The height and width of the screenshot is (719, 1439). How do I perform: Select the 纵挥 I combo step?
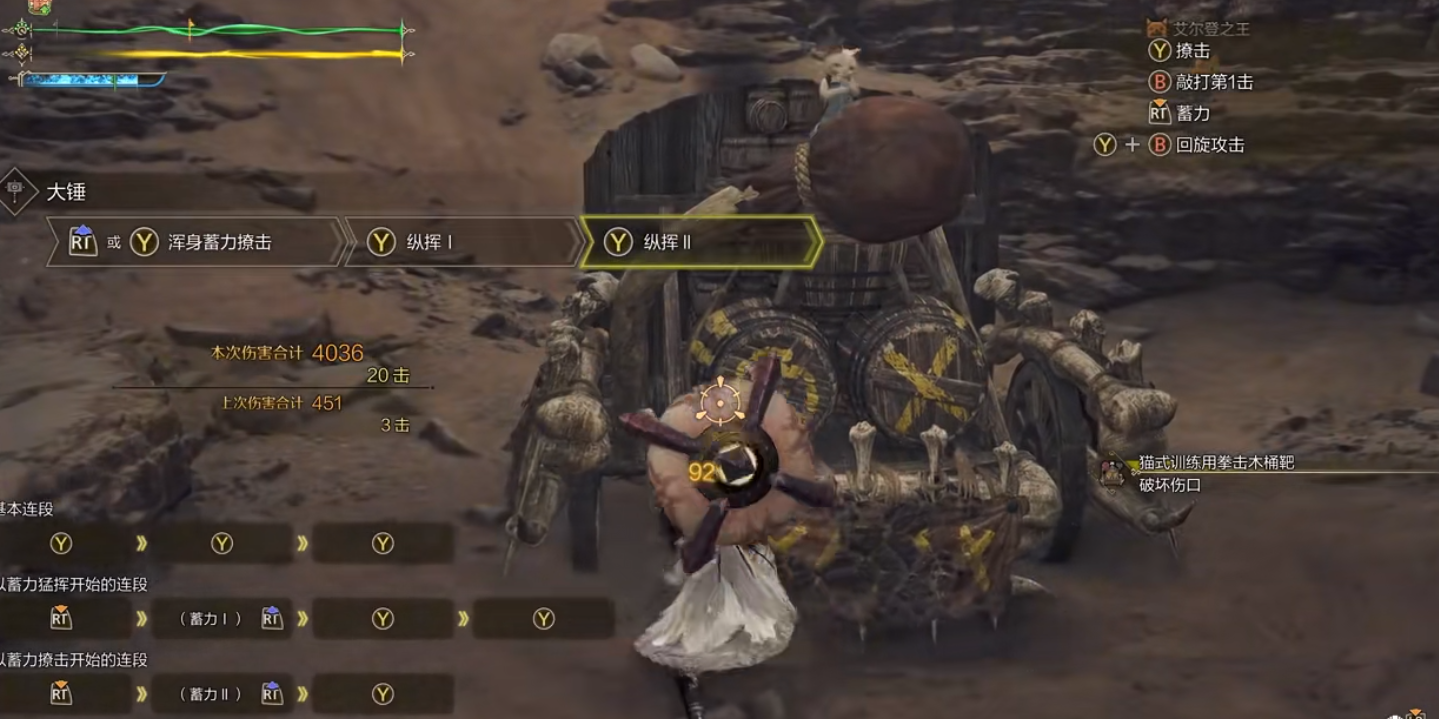coord(460,242)
